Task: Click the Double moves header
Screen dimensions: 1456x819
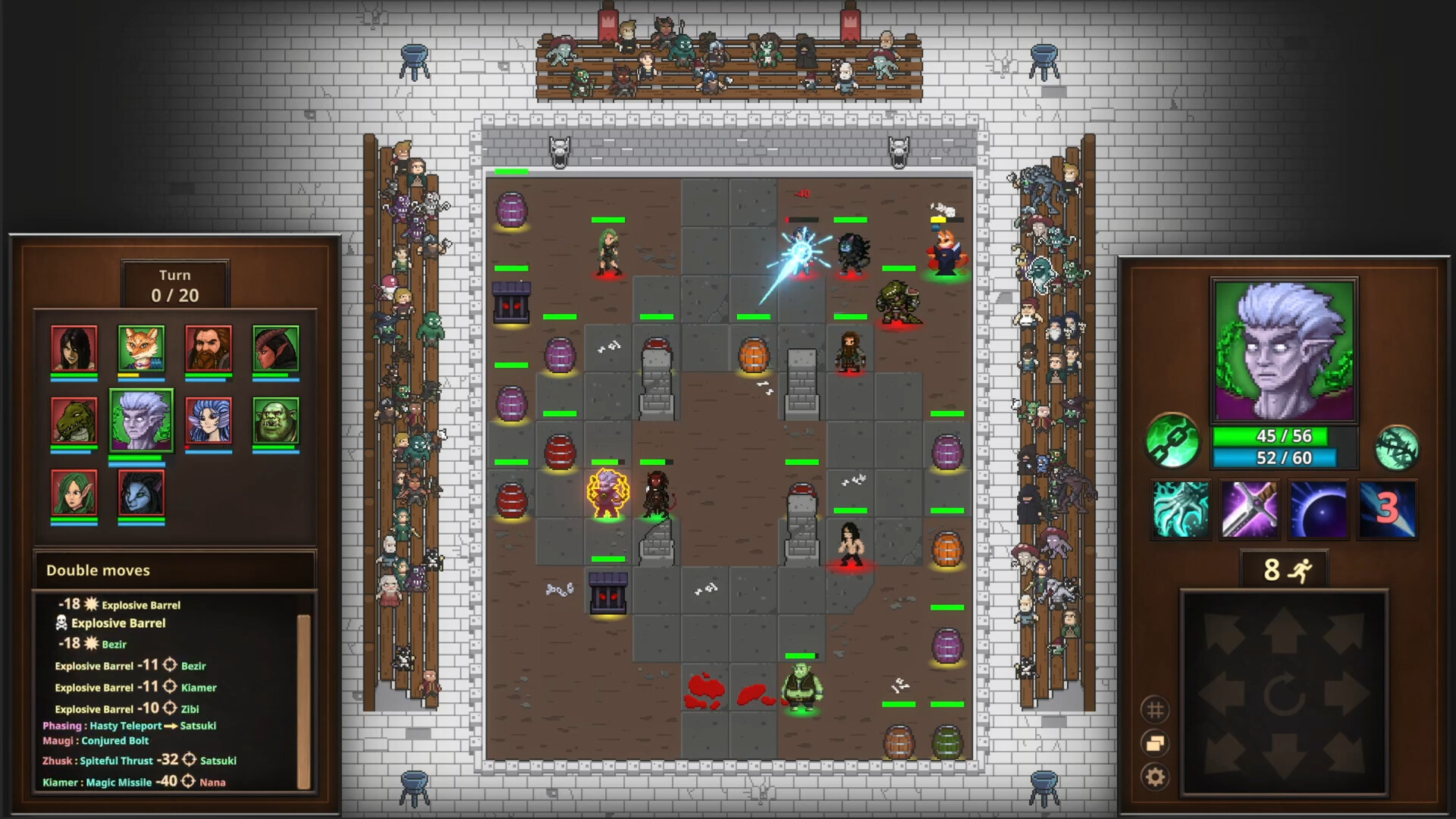Action: click(97, 570)
